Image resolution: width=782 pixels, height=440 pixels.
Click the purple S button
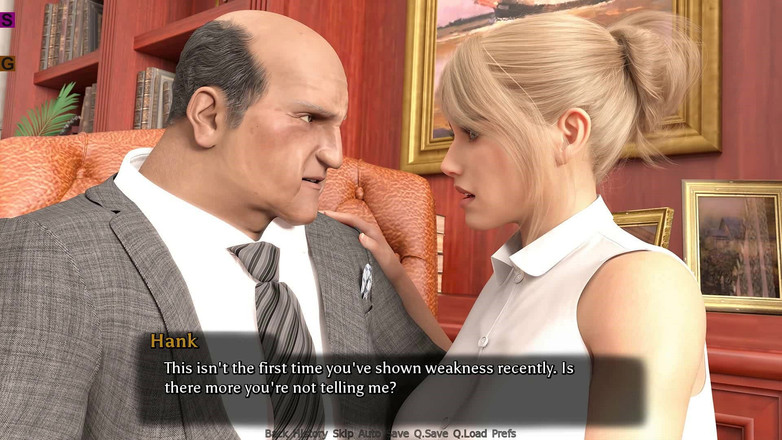[6, 19]
